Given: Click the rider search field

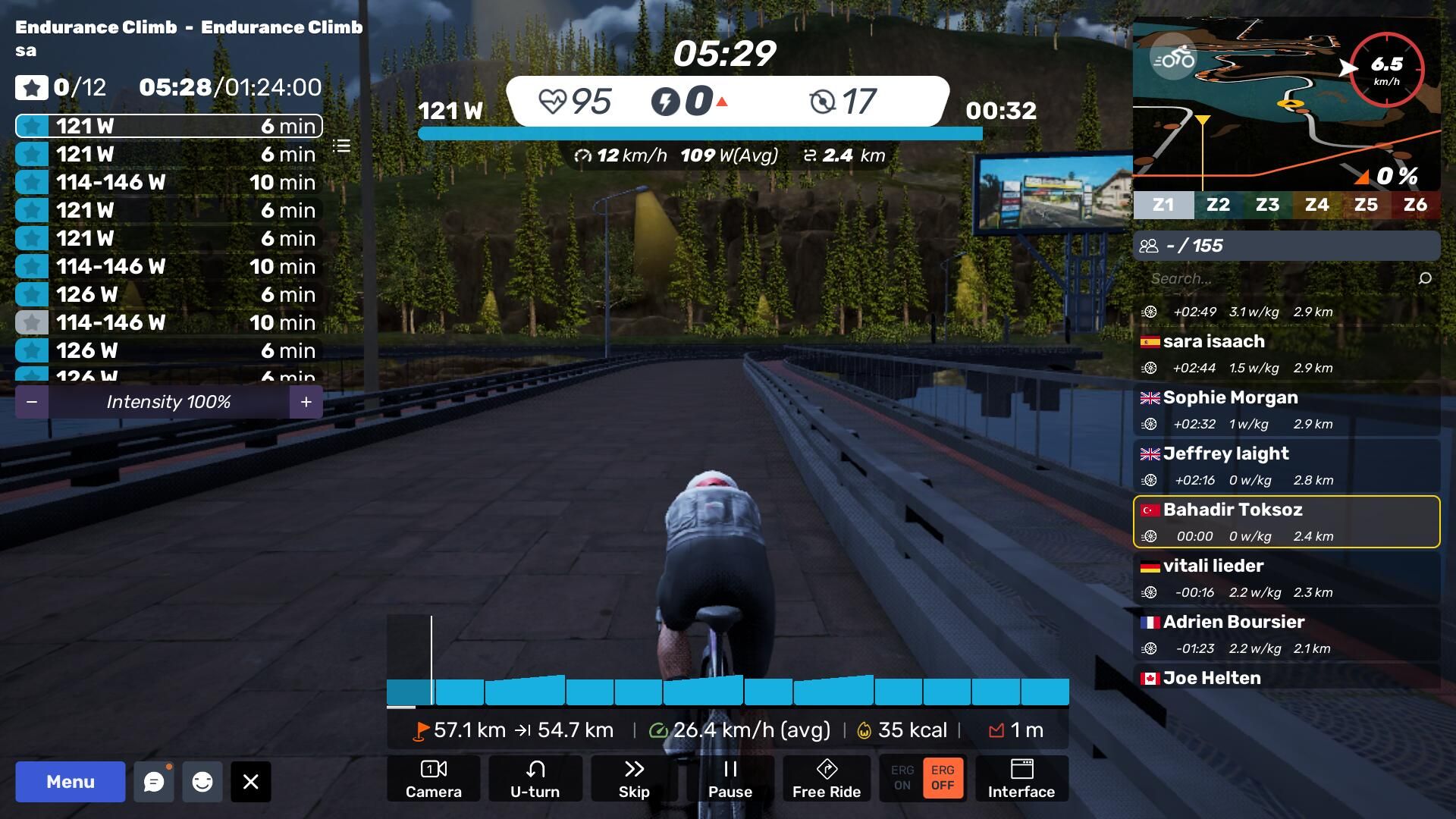Looking at the screenshot, I should [1282, 278].
